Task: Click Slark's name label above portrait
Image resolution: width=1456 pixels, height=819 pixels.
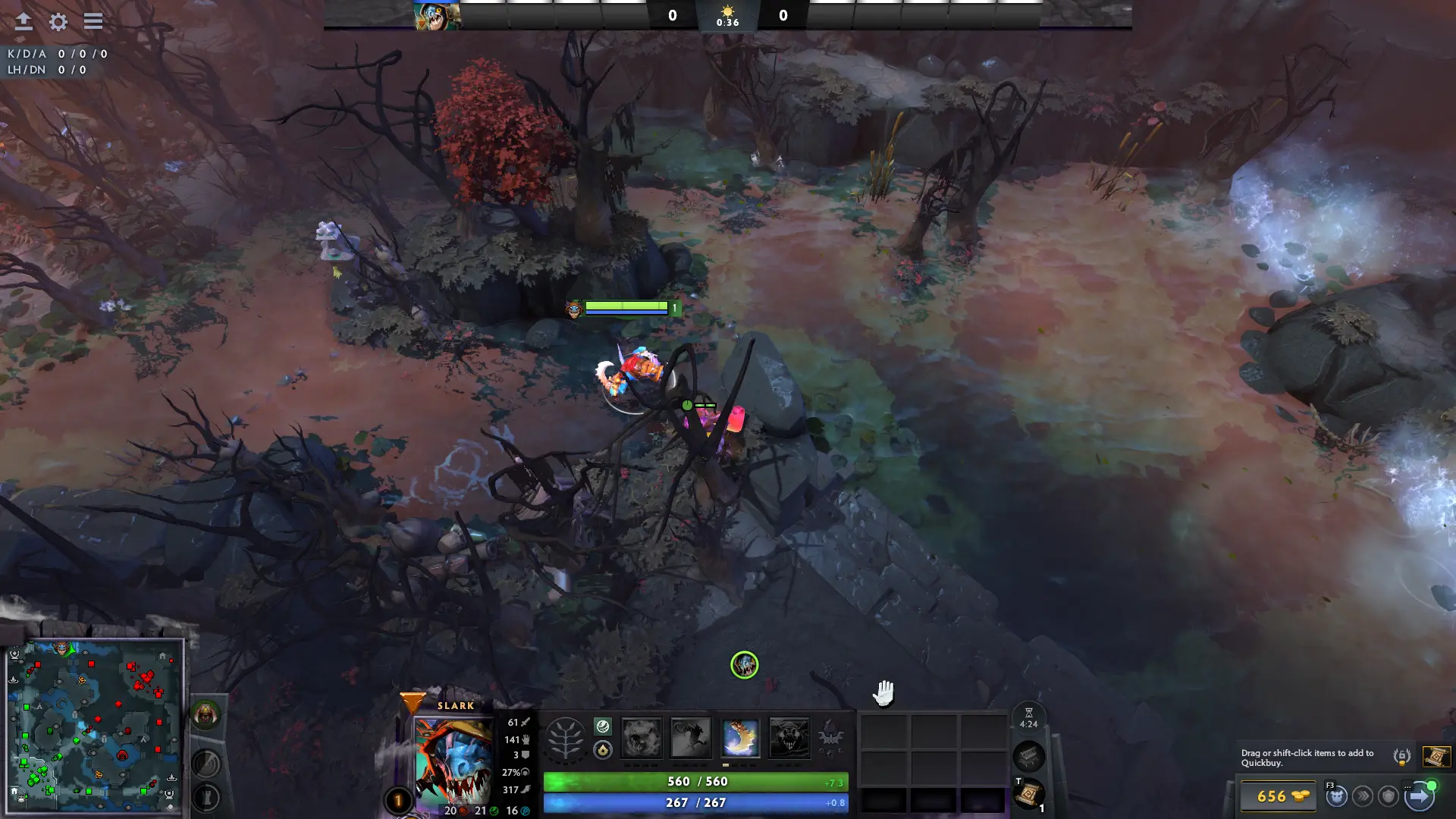Action: (x=455, y=705)
